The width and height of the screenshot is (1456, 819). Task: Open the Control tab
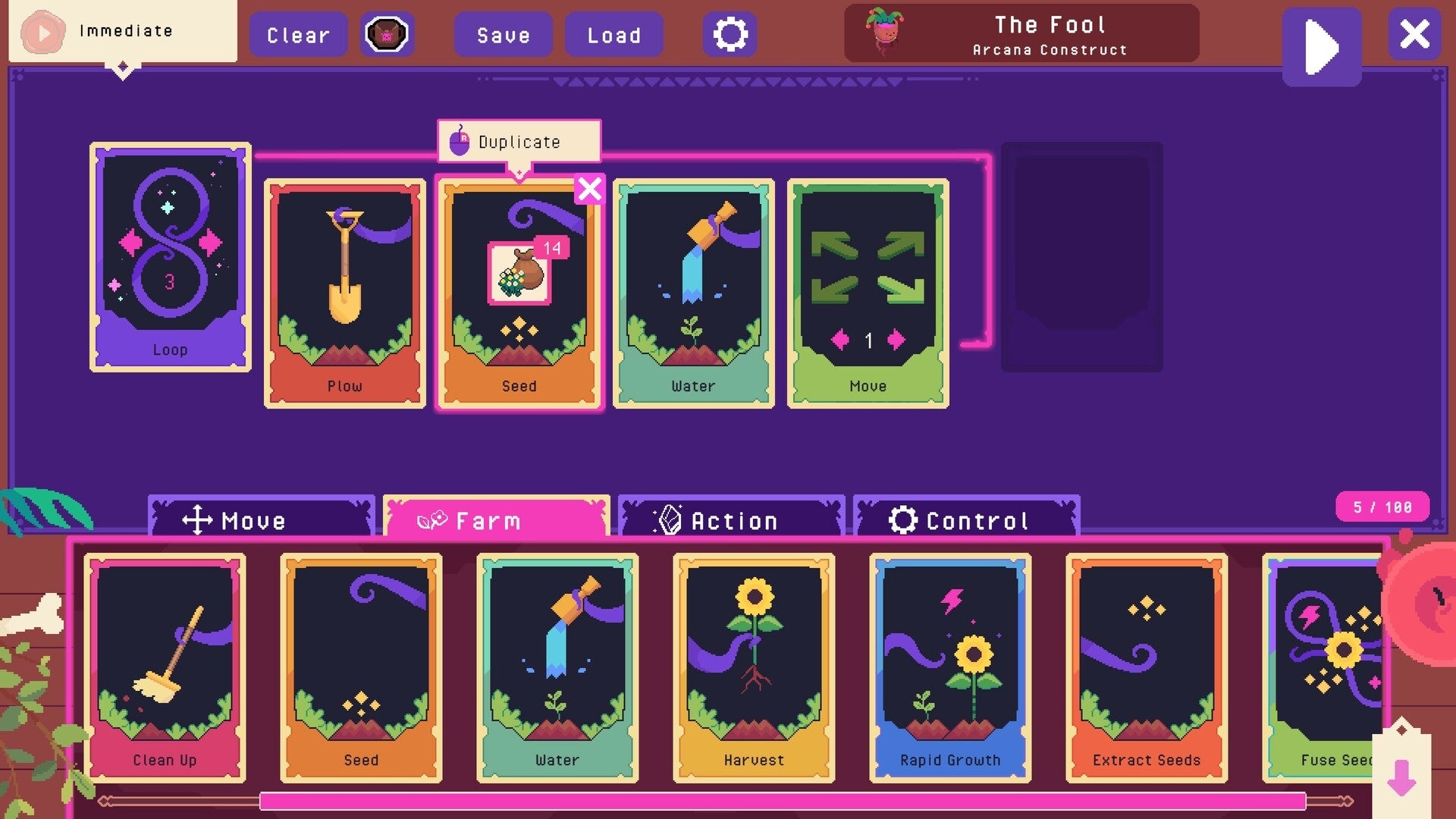(966, 520)
